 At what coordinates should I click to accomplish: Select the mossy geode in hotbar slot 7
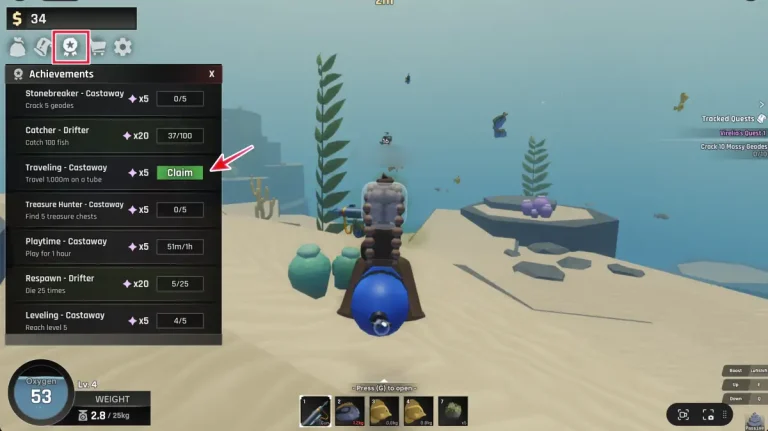point(454,411)
